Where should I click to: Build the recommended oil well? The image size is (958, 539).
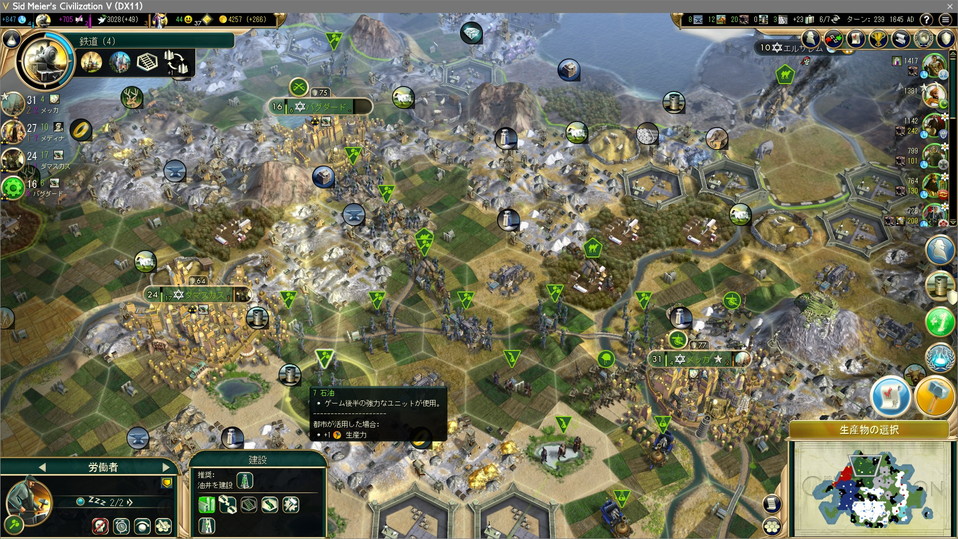245,481
